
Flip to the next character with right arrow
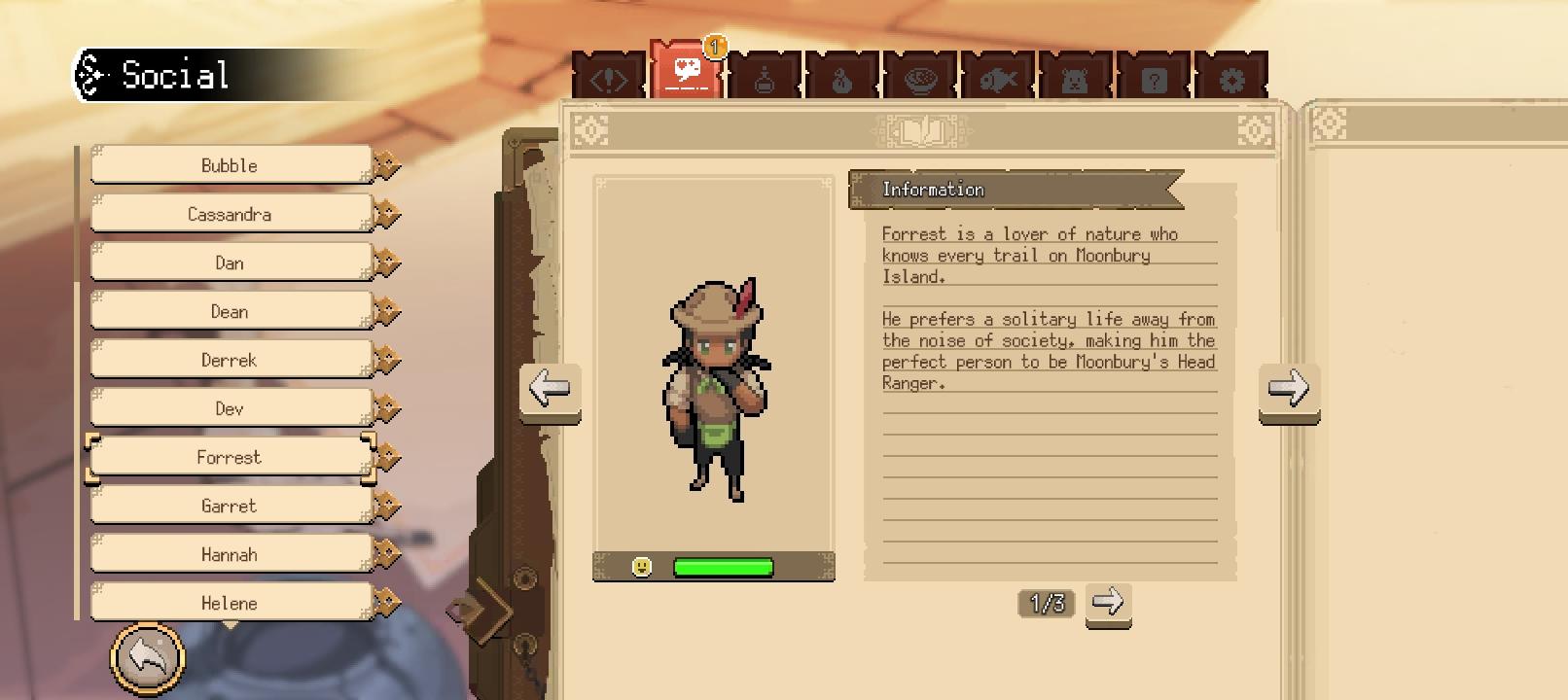(x=1289, y=389)
